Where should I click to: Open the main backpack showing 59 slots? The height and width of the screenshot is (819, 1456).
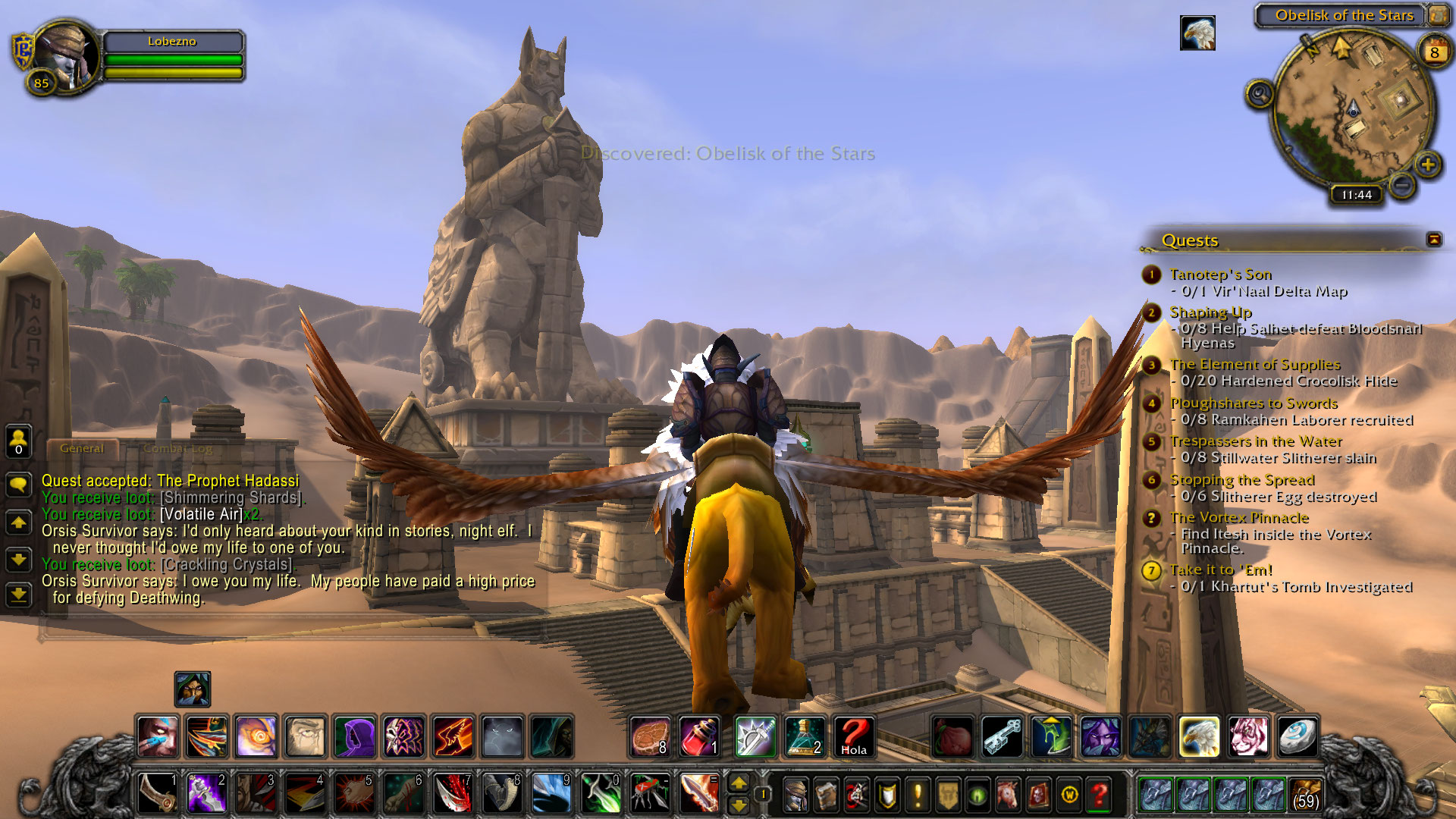(x=1304, y=794)
